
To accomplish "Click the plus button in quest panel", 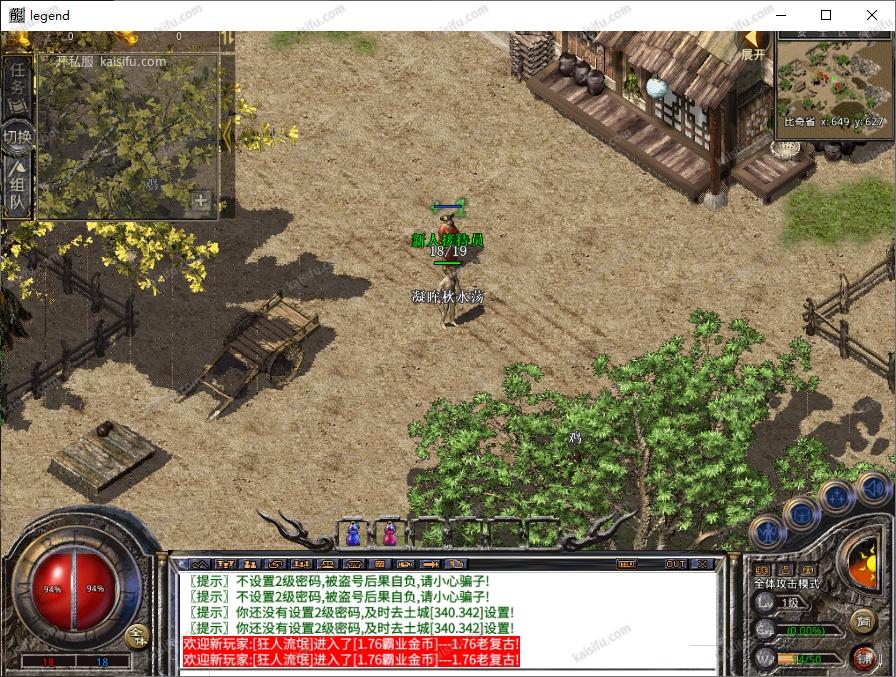I will (x=201, y=201).
